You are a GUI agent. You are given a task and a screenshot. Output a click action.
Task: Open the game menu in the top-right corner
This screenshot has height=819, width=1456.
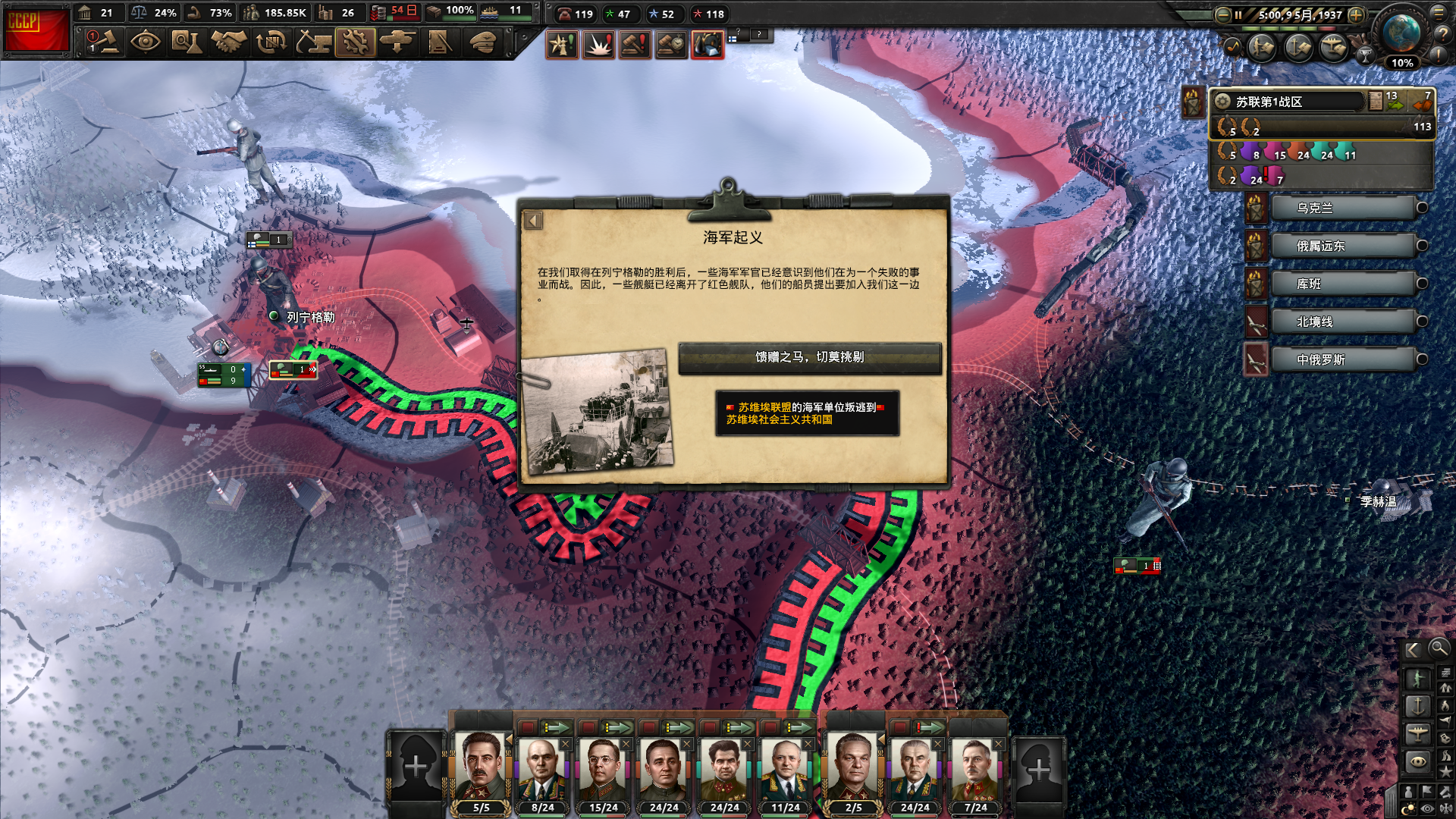pyautogui.click(x=1439, y=13)
